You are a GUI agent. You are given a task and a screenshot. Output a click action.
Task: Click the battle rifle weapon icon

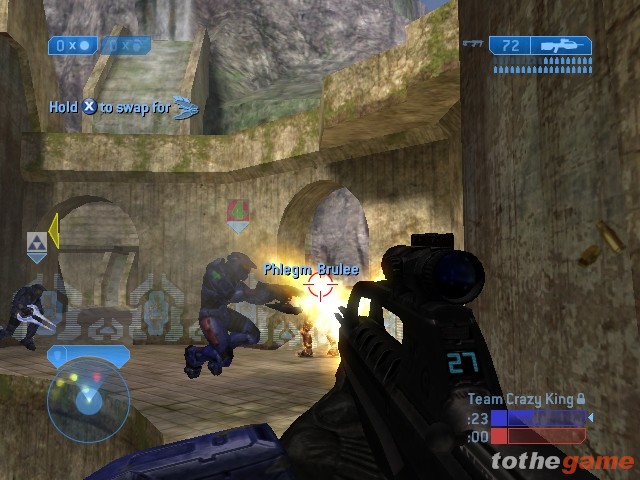561,46
